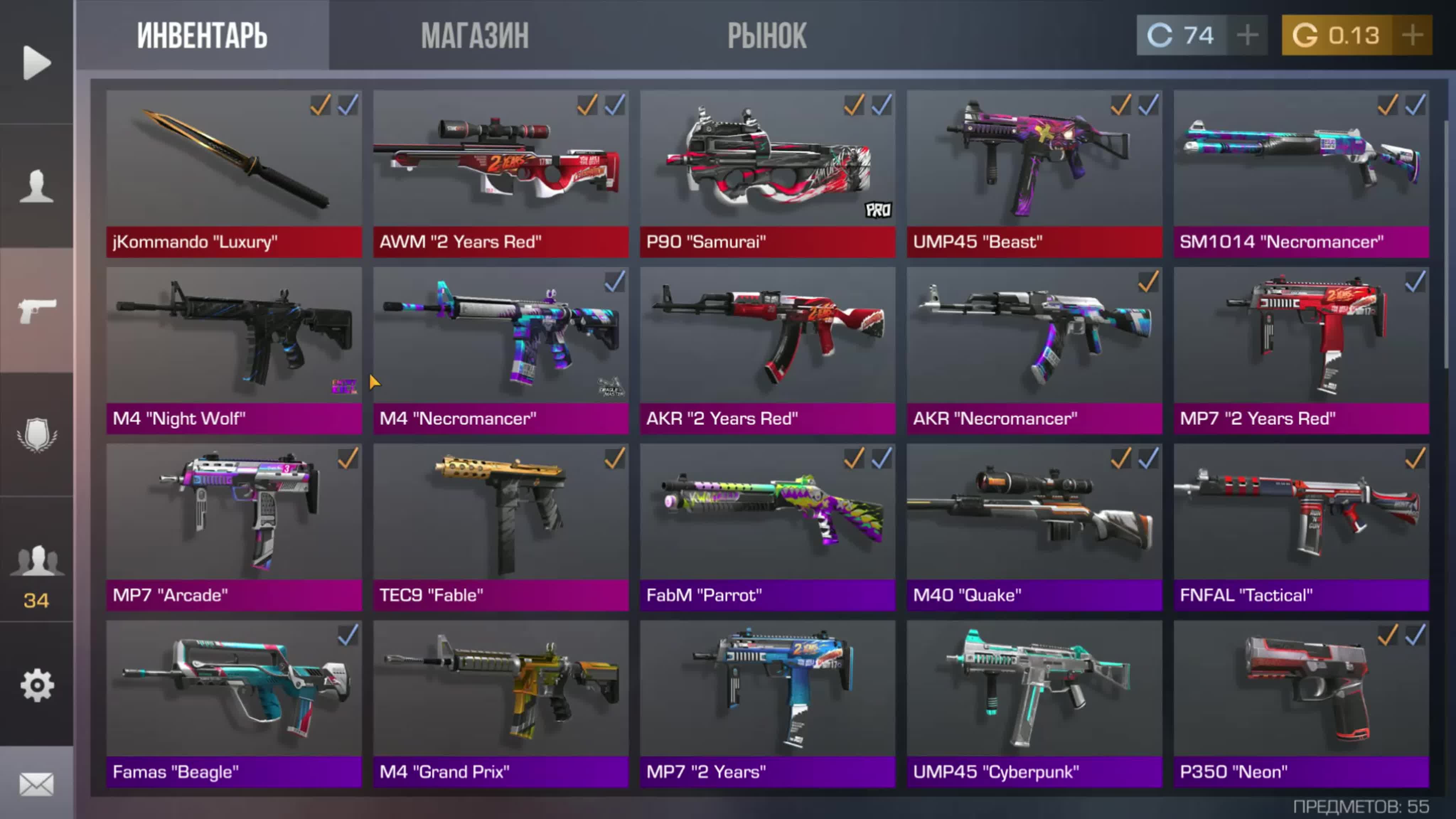1456x819 pixels.
Task: Show the friends list icon
Action: 37,560
